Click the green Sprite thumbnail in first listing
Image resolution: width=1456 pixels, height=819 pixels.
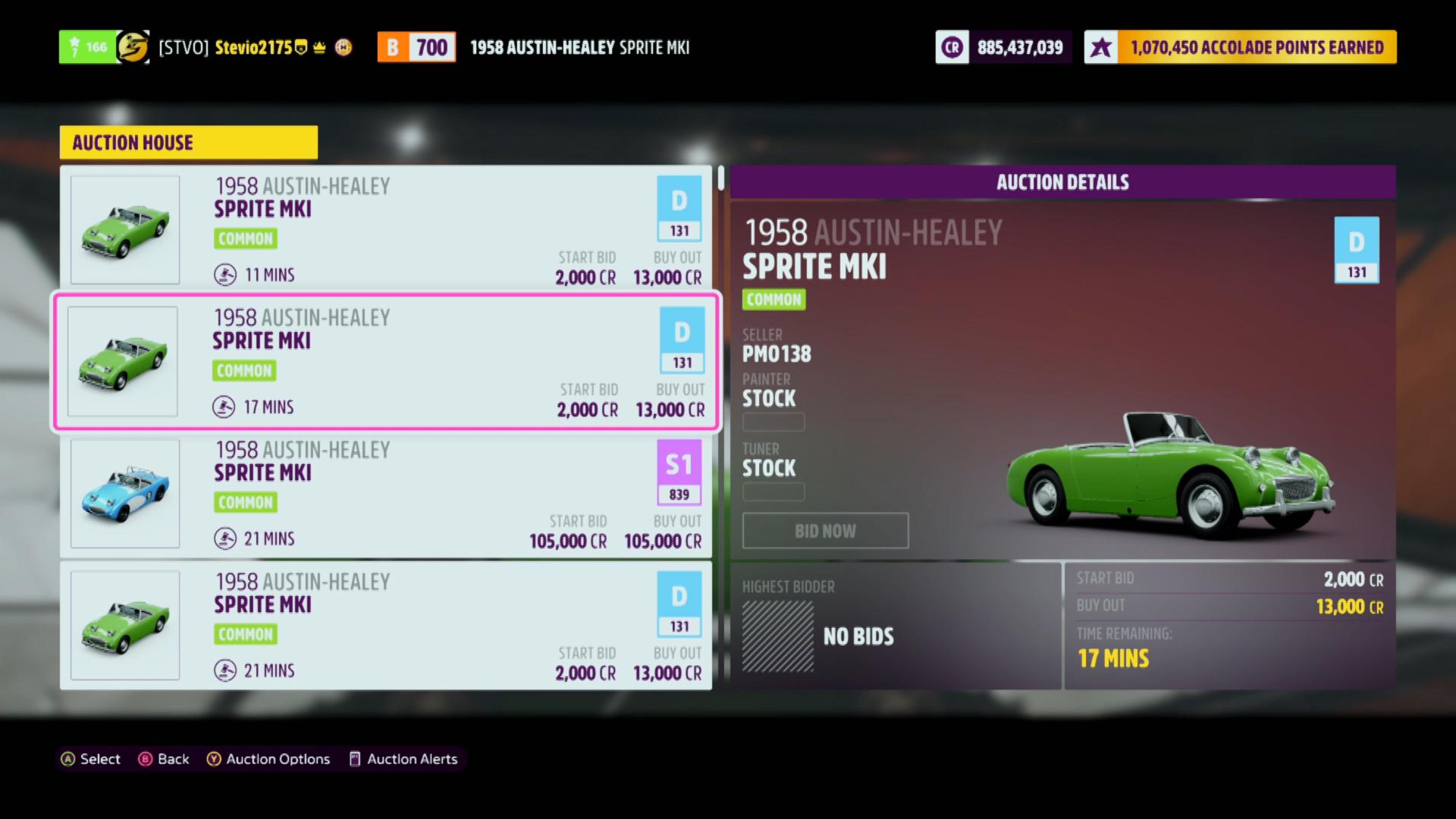(x=124, y=228)
